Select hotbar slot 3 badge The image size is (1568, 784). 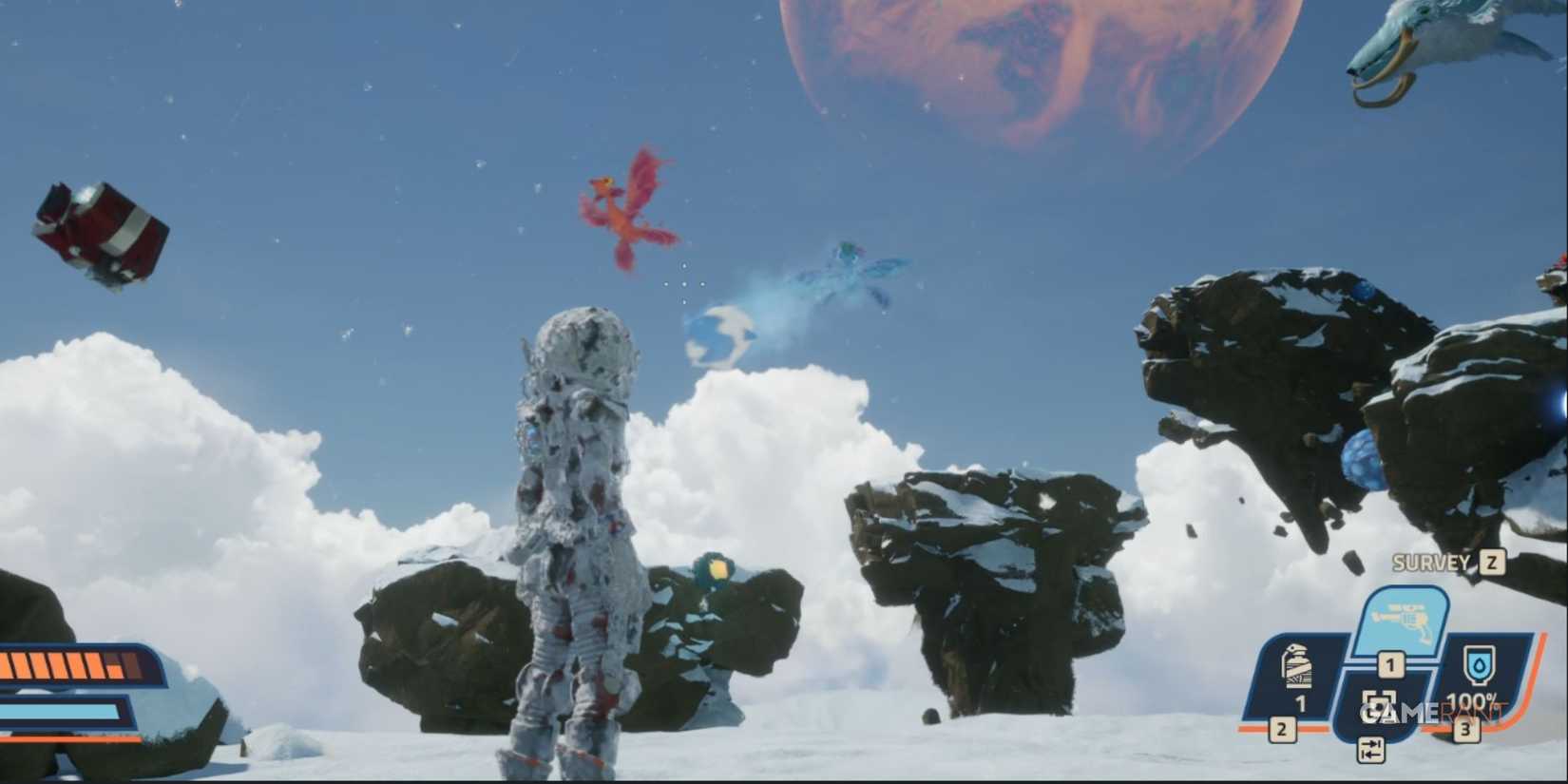coord(1465,729)
